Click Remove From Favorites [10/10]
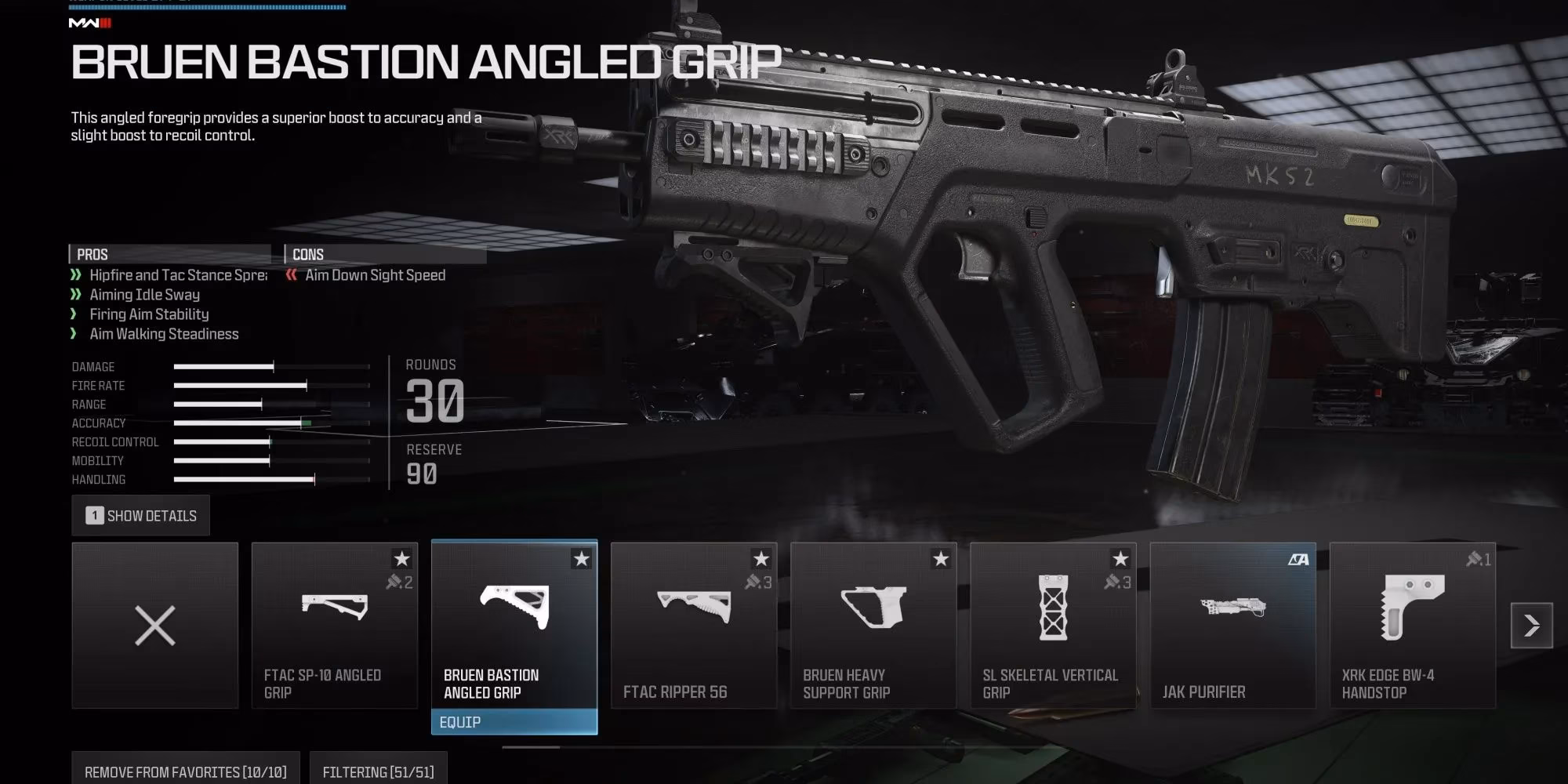The width and height of the screenshot is (1568, 784). point(186,769)
